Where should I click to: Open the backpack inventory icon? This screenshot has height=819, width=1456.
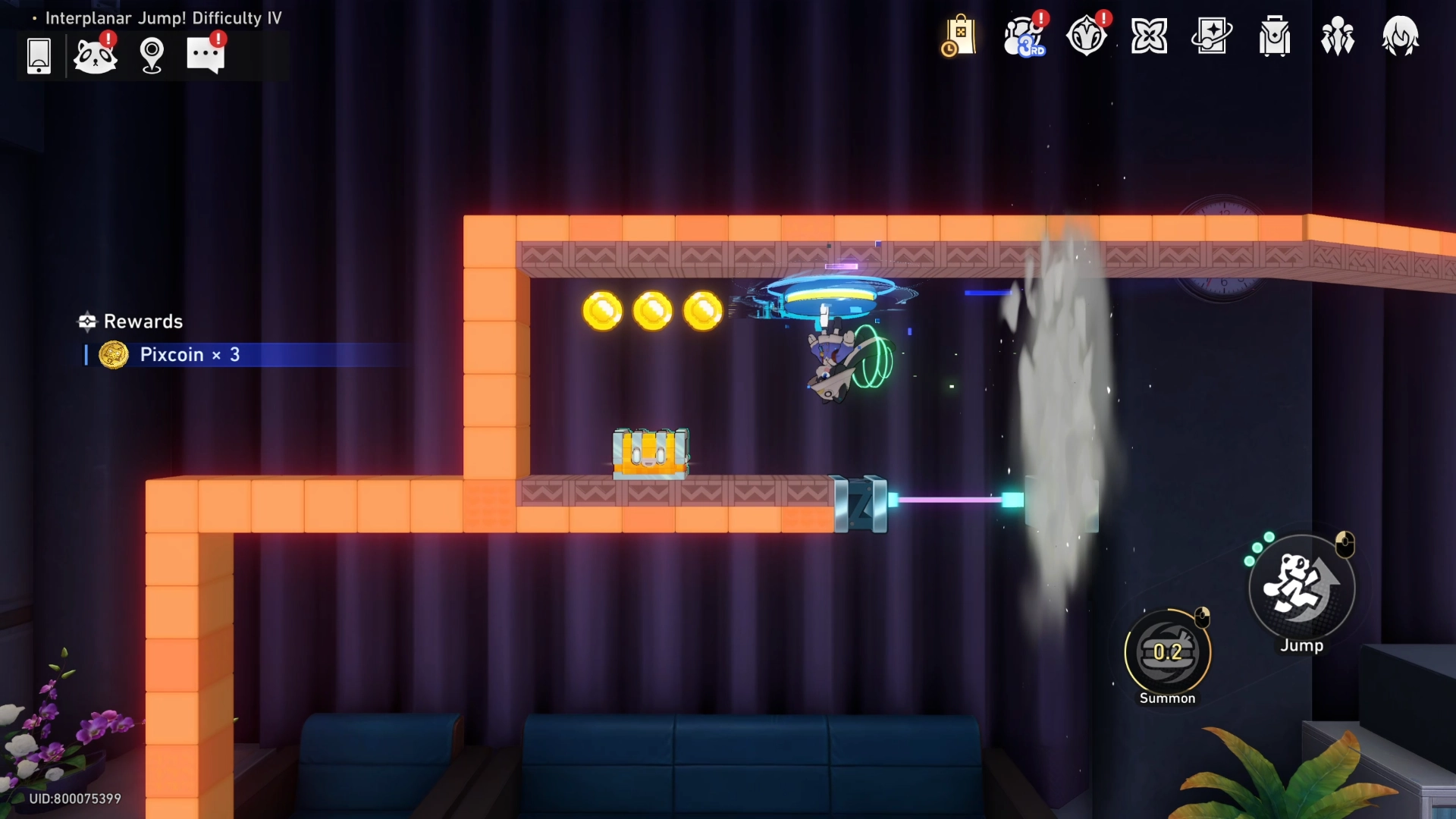tap(1275, 36)
